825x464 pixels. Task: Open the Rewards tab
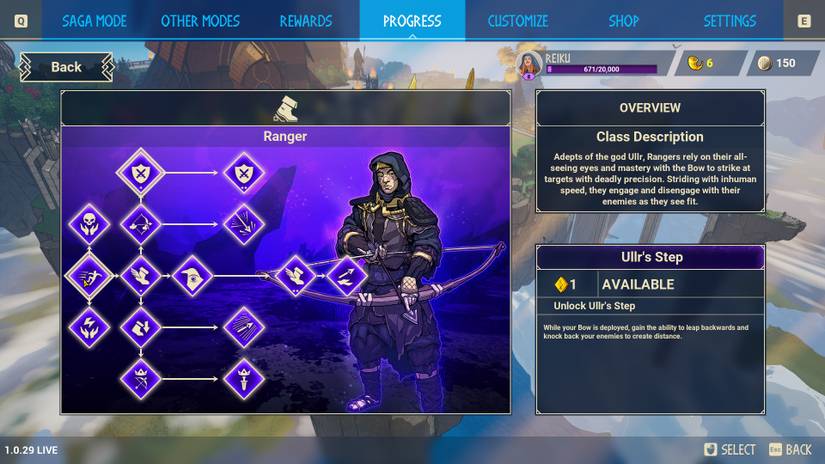click(x=305, y=20)
